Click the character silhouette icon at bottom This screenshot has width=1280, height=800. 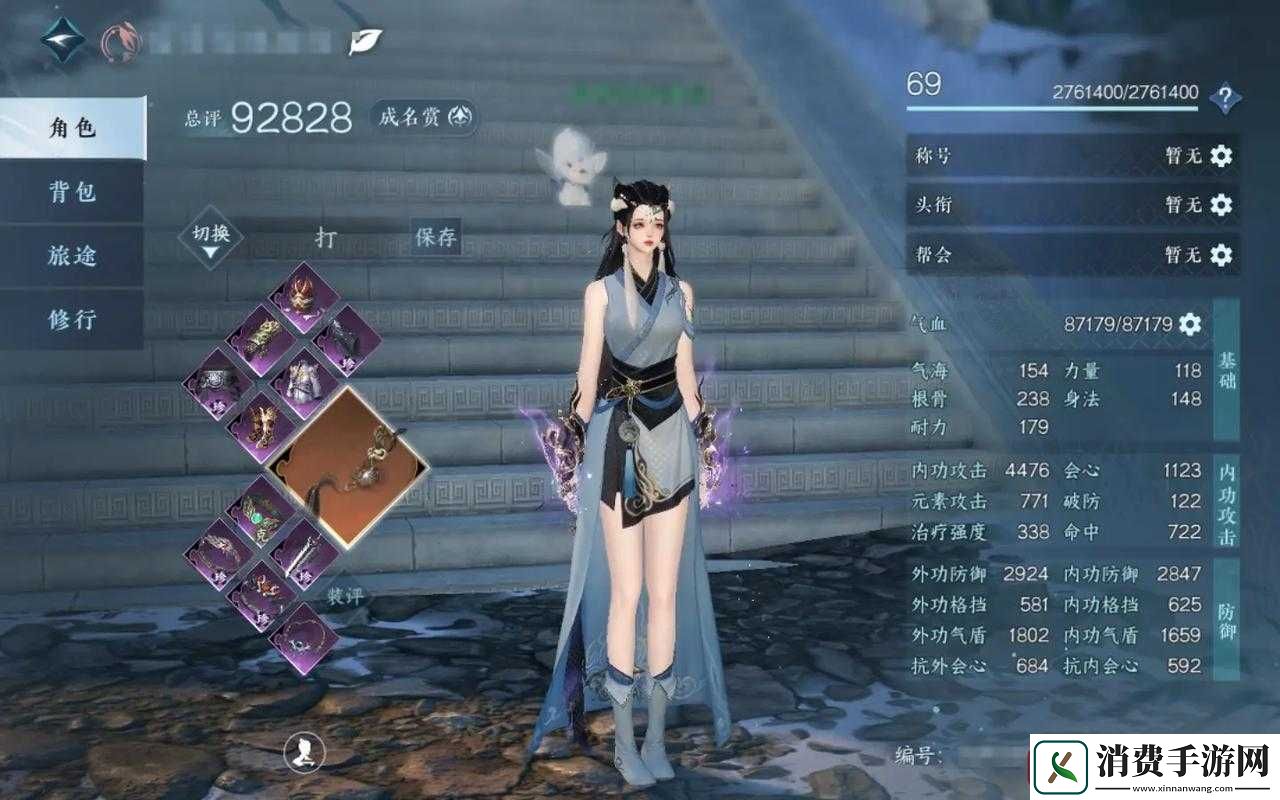pos(304,752)
